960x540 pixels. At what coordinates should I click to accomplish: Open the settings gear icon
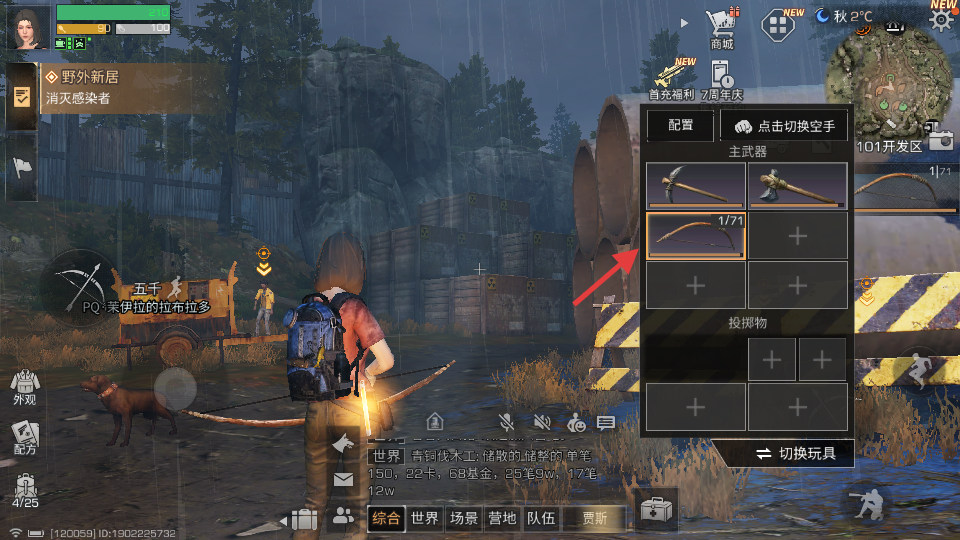pyautogui.click(x=941, y=21)
